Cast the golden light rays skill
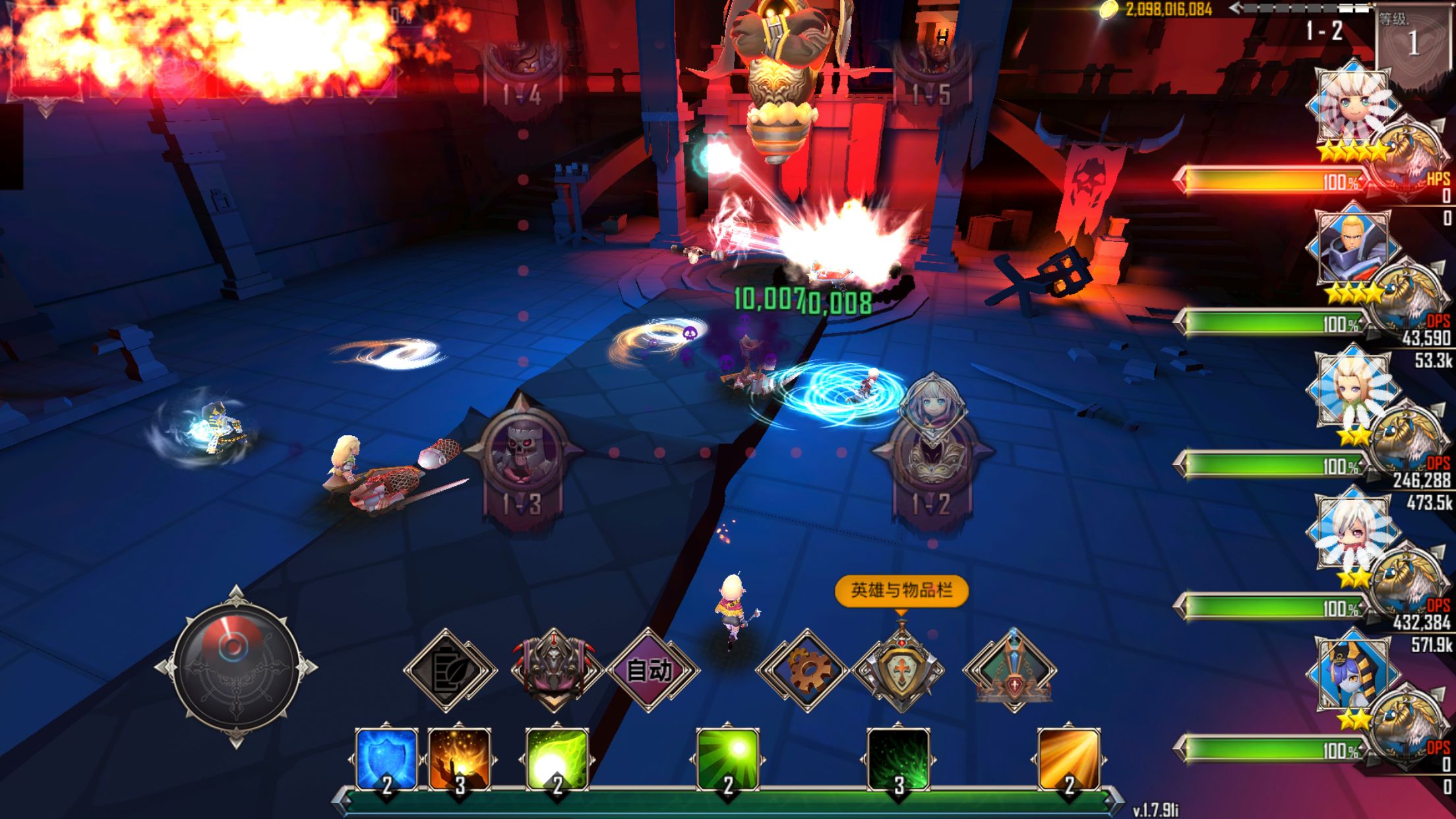This screenshot has width=1456, height=819. [x=1069, y=760]
